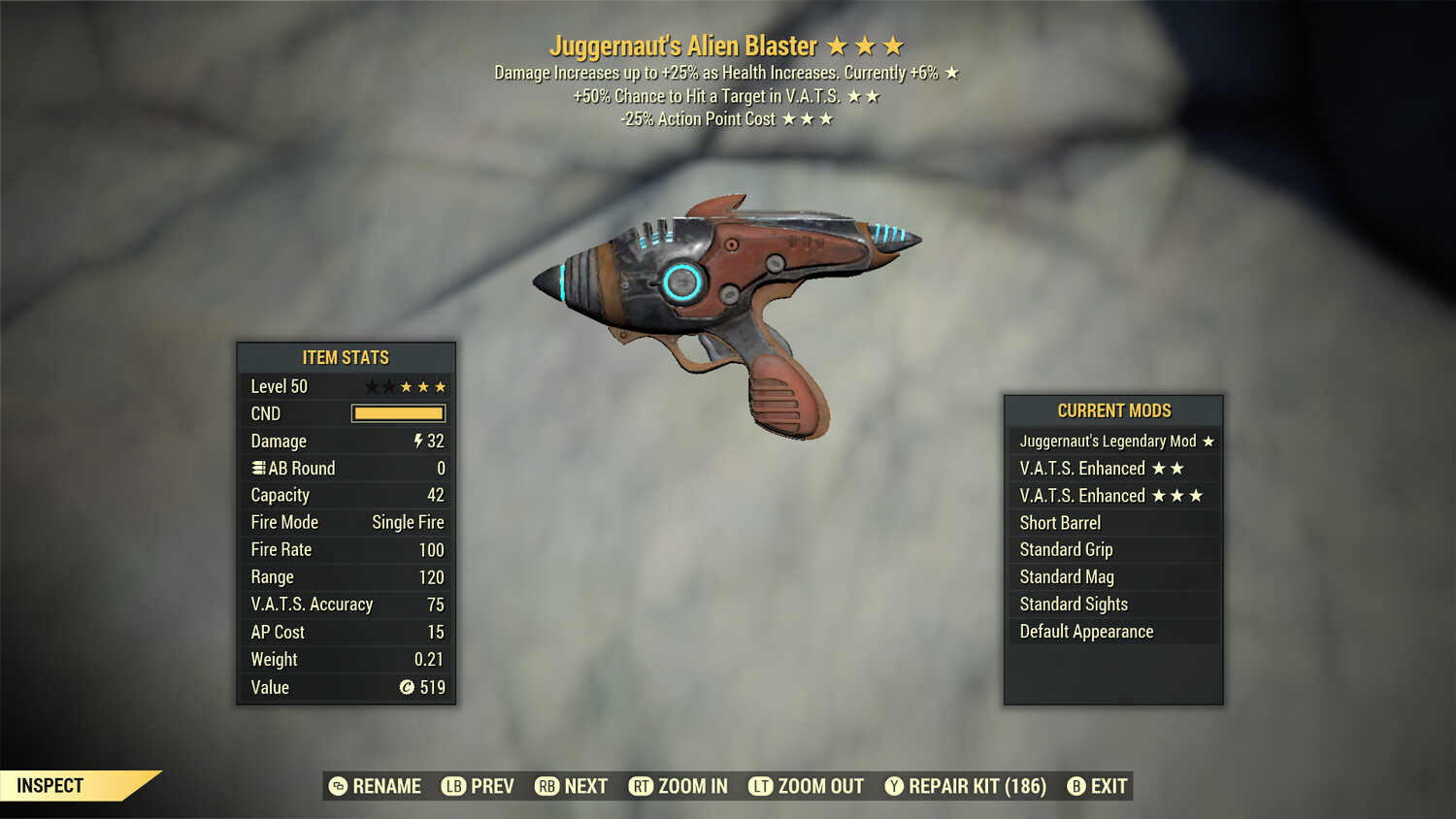Click the CND condition bar
This screenshot has height=819, width=1456.
(x=398, y=413)
